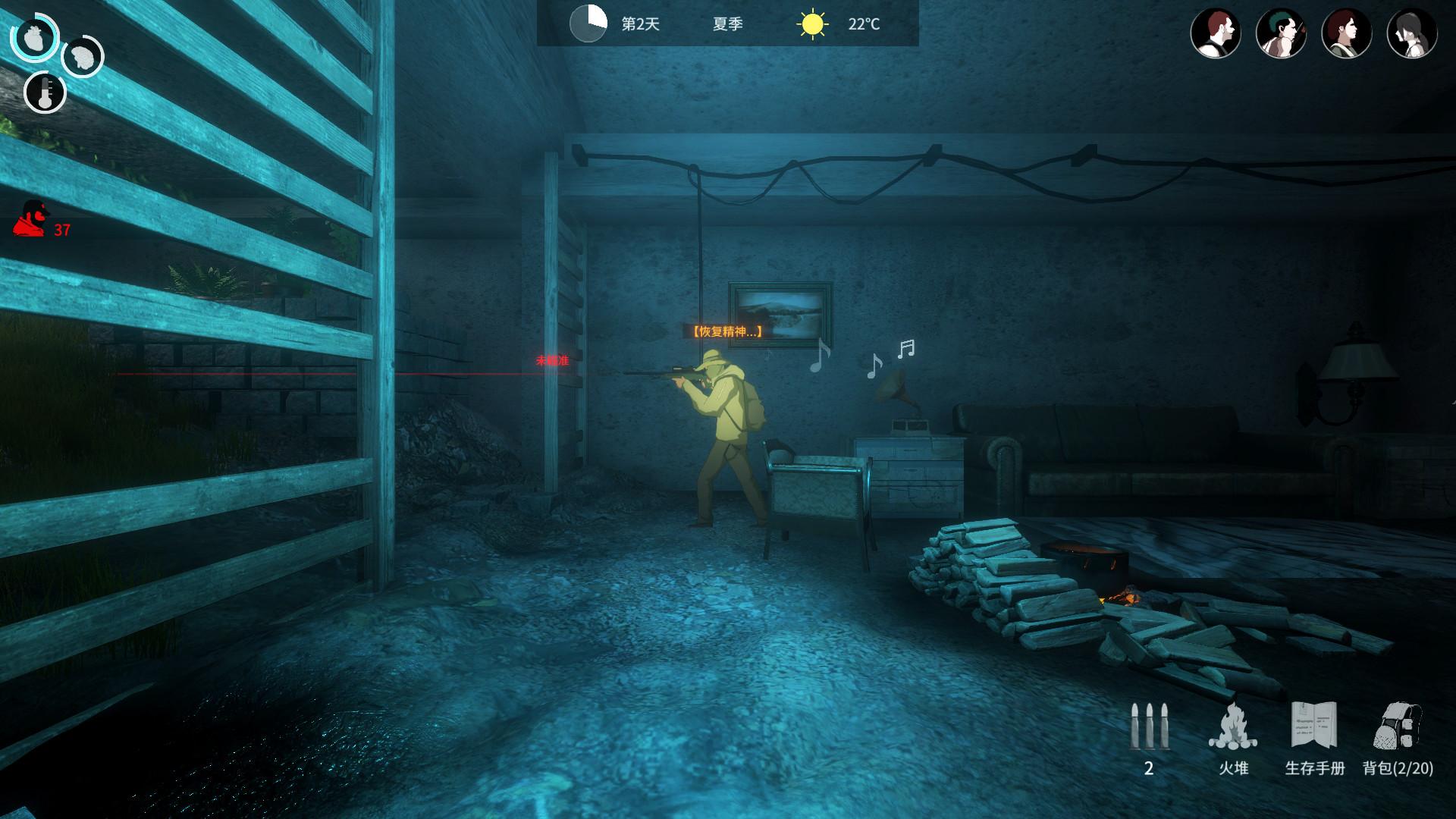Click the red enemy indicator icon
This screenshot has height=819, width=1456.
tap(30, 219)
